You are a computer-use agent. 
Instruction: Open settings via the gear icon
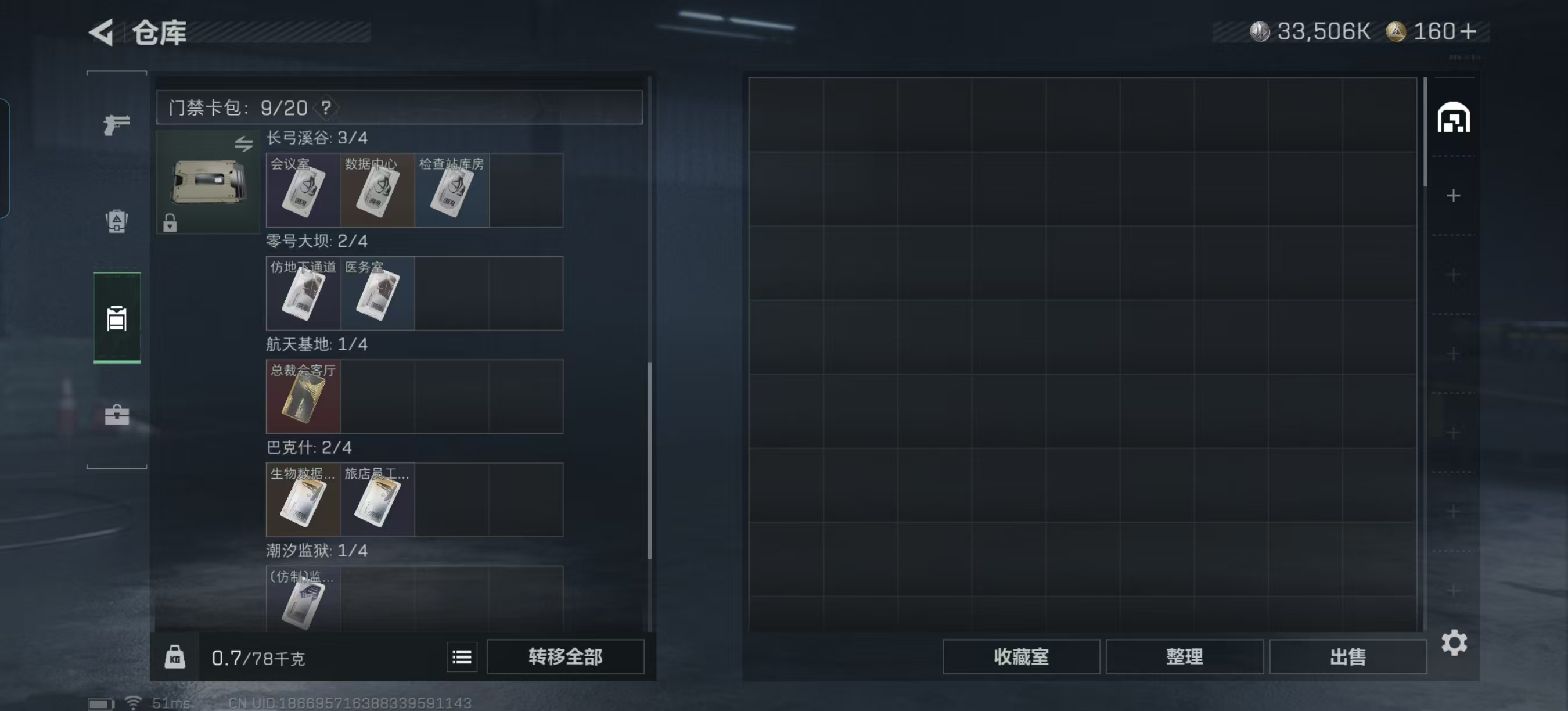(x=1455, y=642)
